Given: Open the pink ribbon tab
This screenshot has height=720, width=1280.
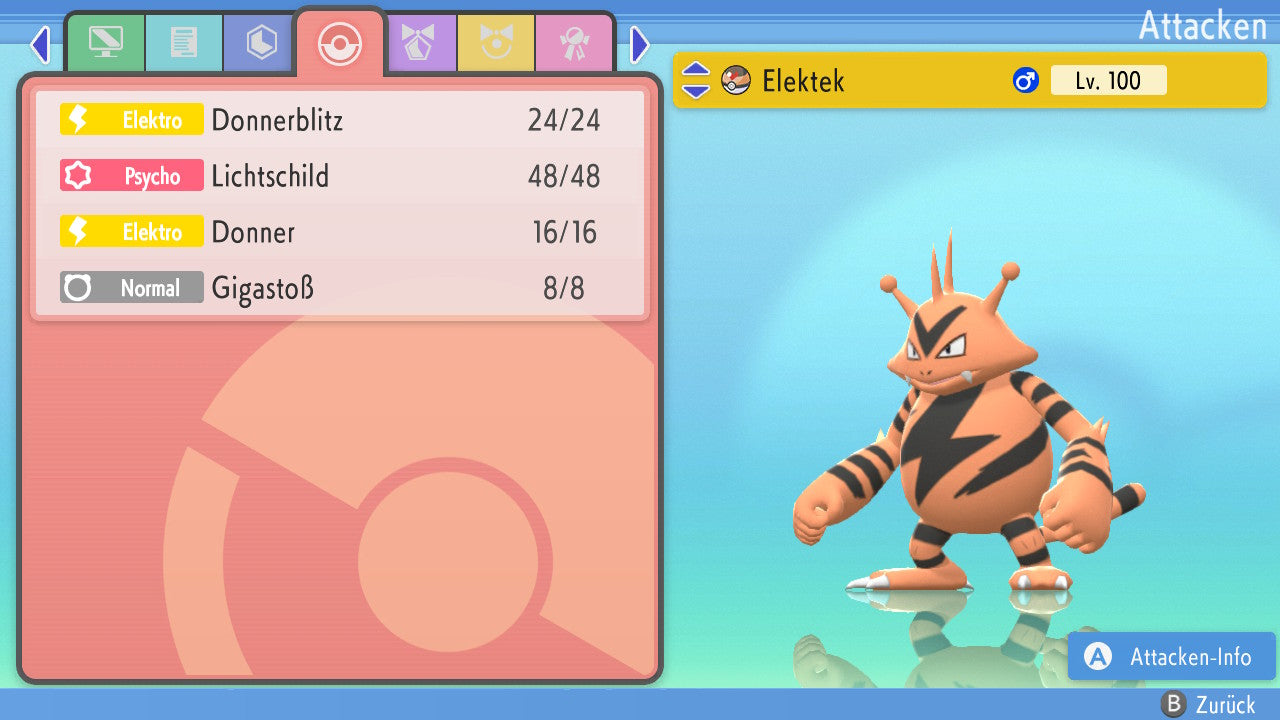Looking at the screenshot, I should (574, 42).
